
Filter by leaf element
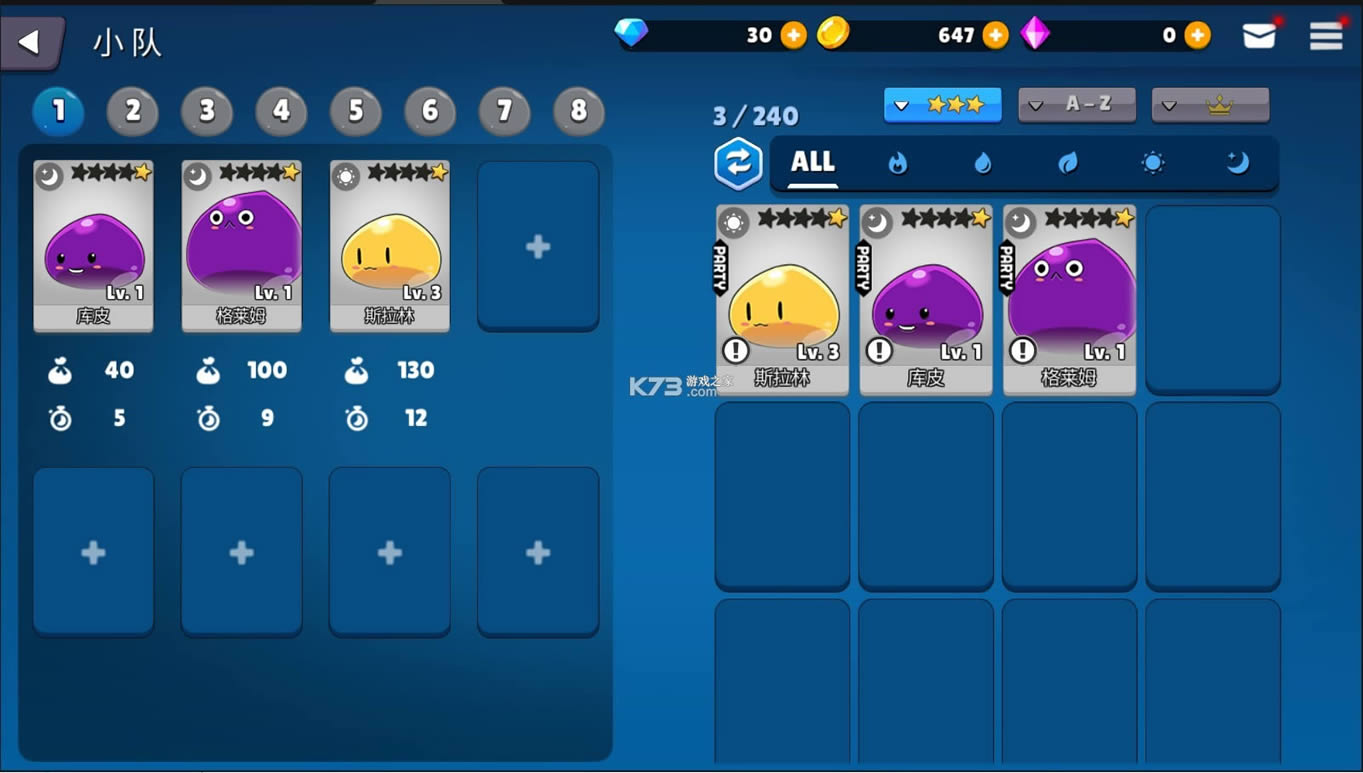pyautogui.click(x=1068, y=163)
